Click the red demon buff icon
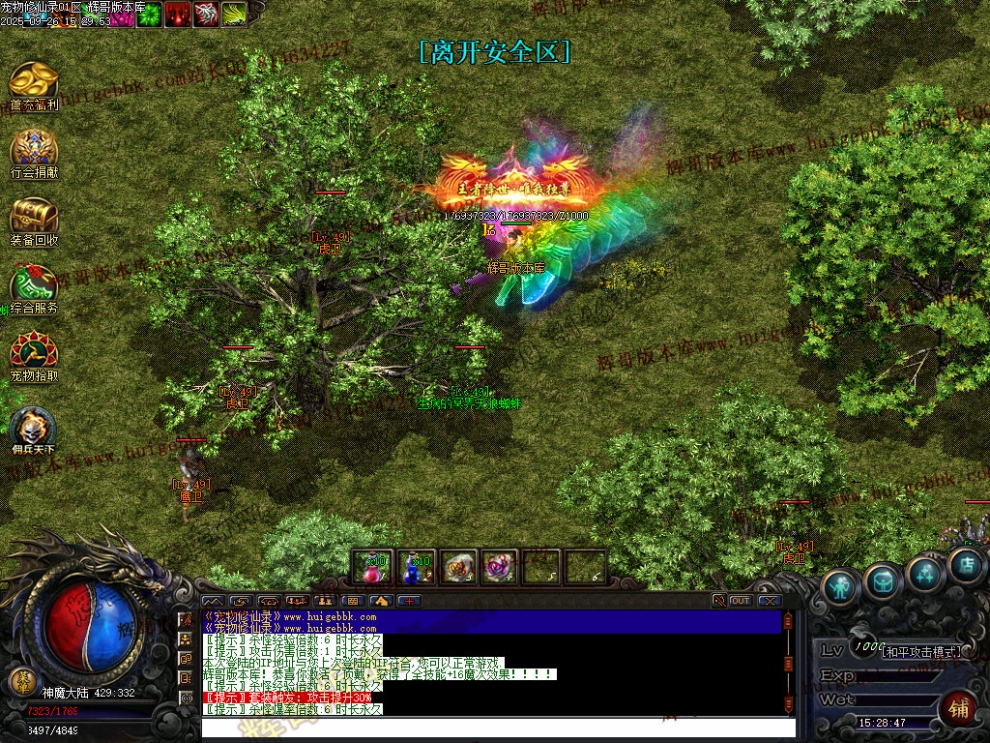The width and height of the screenshot is (990, 743). (178, 14)
